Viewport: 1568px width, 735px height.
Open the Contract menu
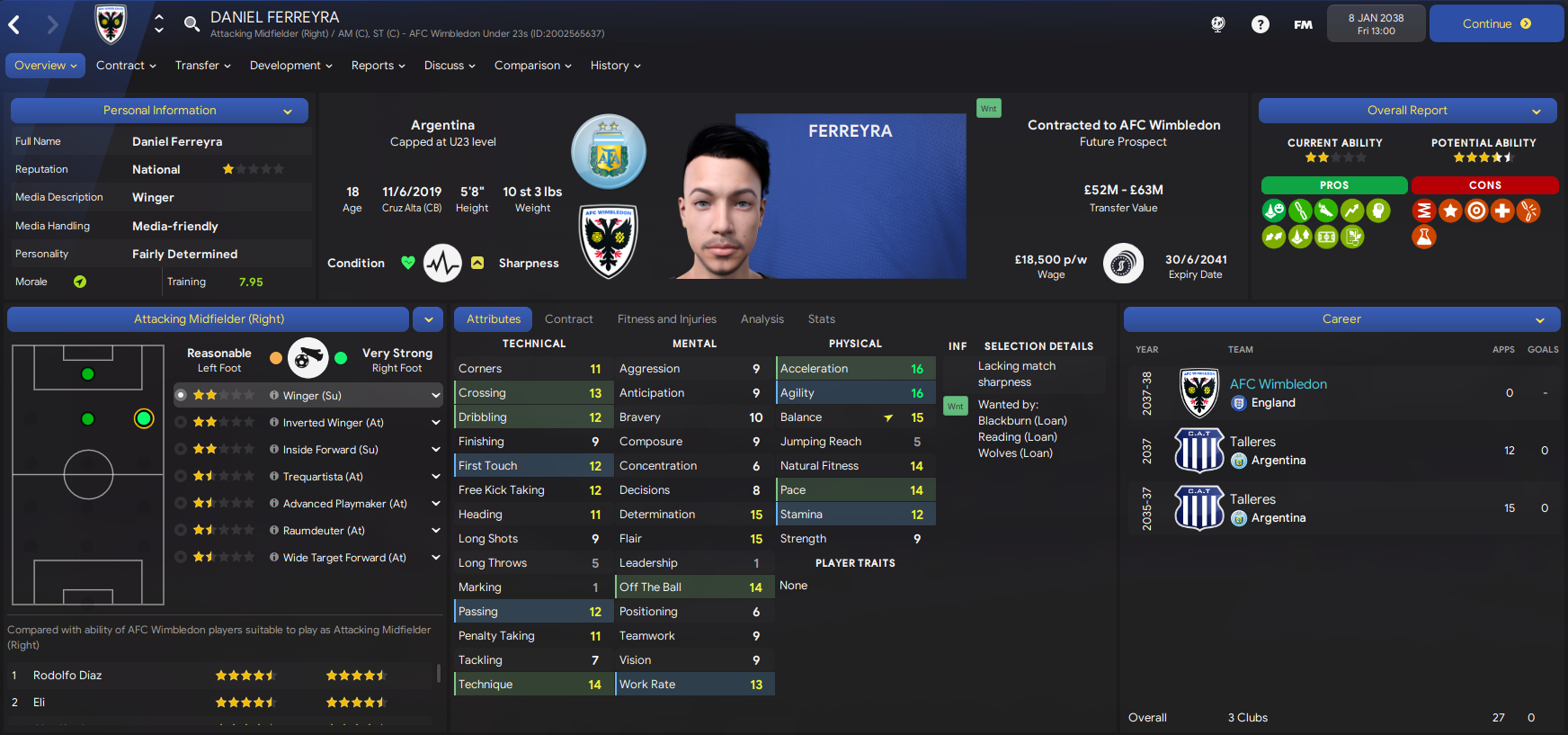(x=126, y=66)
